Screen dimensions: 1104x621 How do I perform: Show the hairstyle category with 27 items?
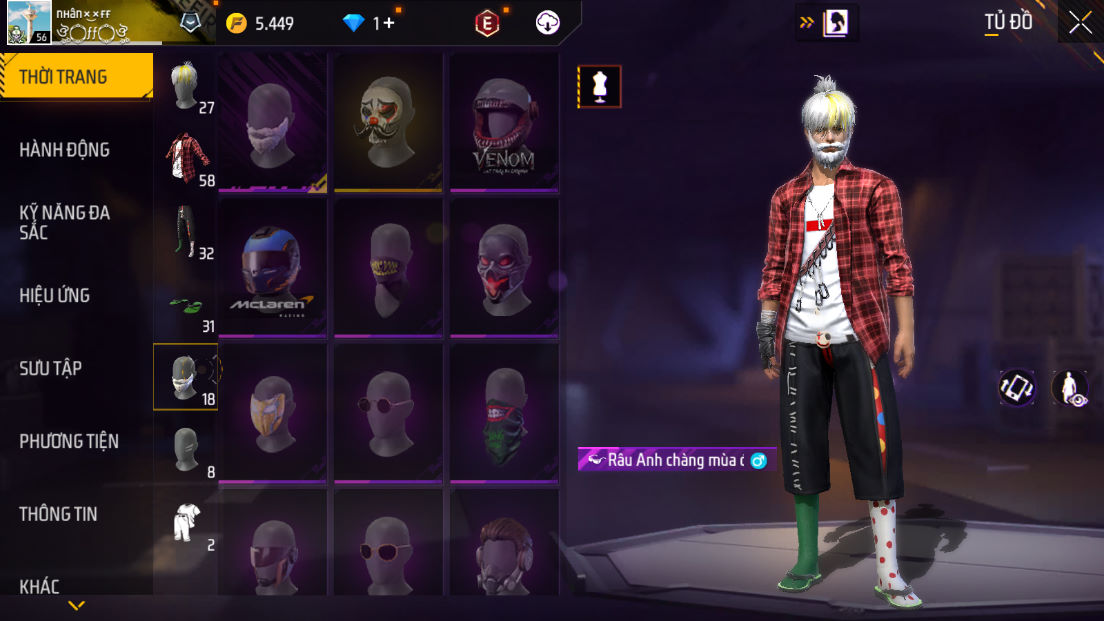186,87
